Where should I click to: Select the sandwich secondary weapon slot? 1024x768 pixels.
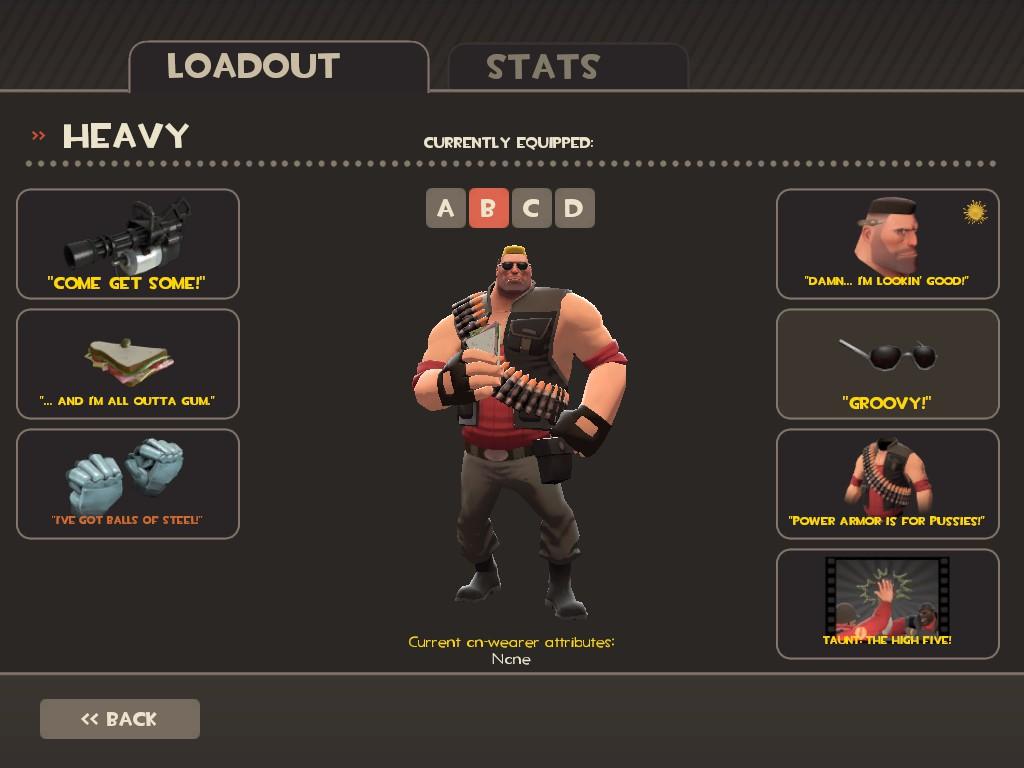tap(128, 364)
